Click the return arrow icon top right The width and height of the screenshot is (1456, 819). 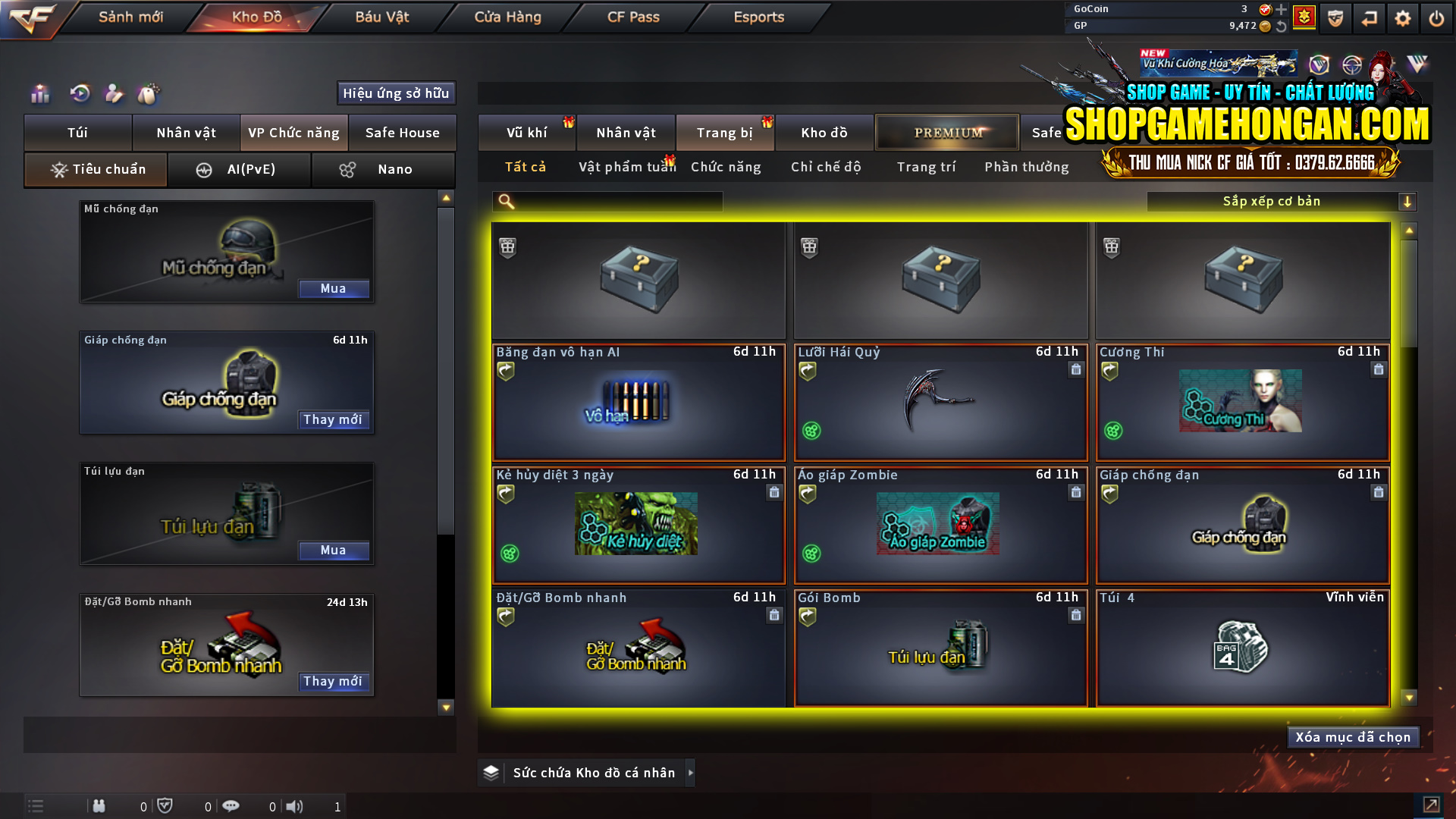point(1369,18)
